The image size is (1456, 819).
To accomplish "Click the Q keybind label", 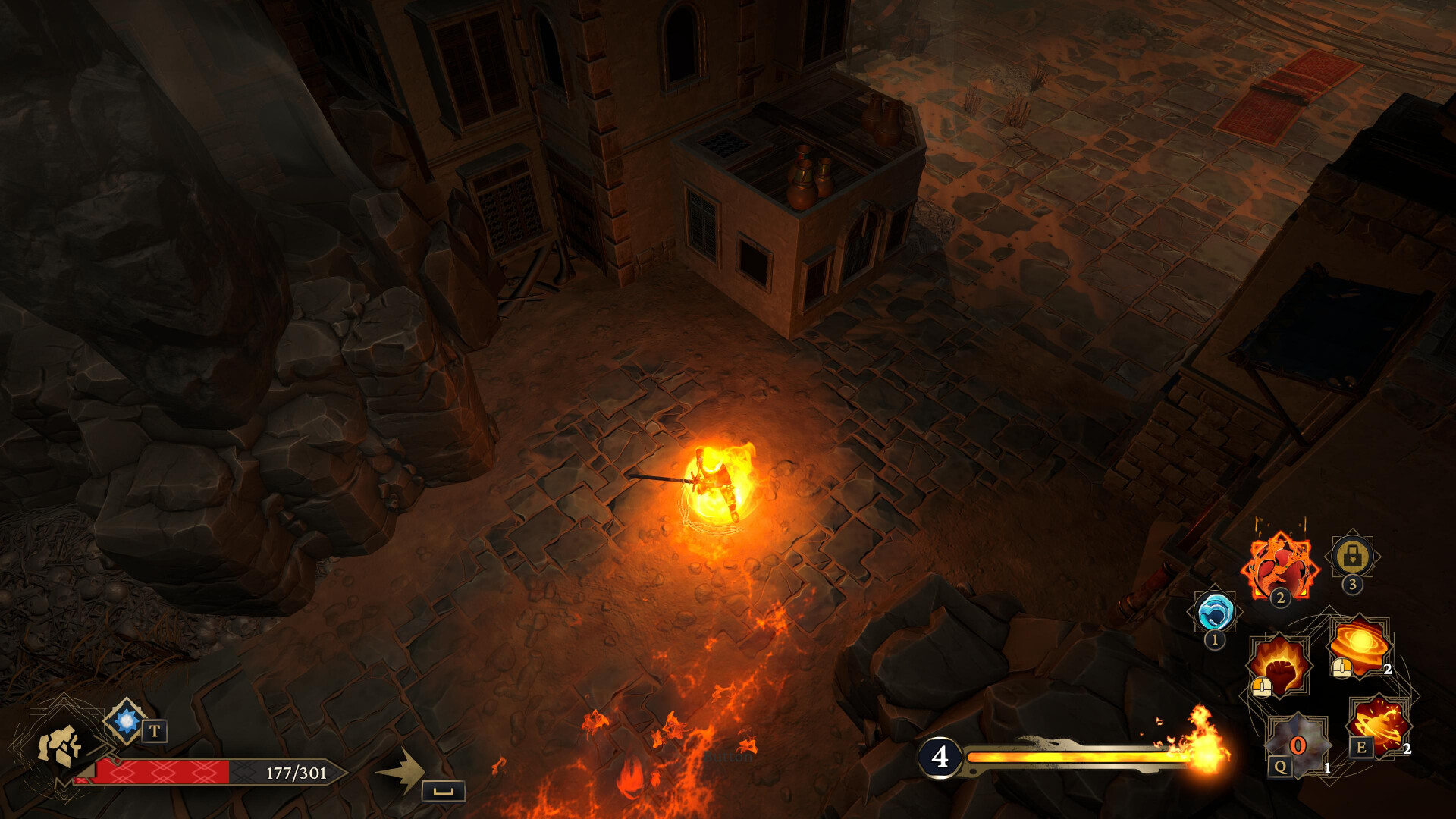I will (x=1280, y=767).
